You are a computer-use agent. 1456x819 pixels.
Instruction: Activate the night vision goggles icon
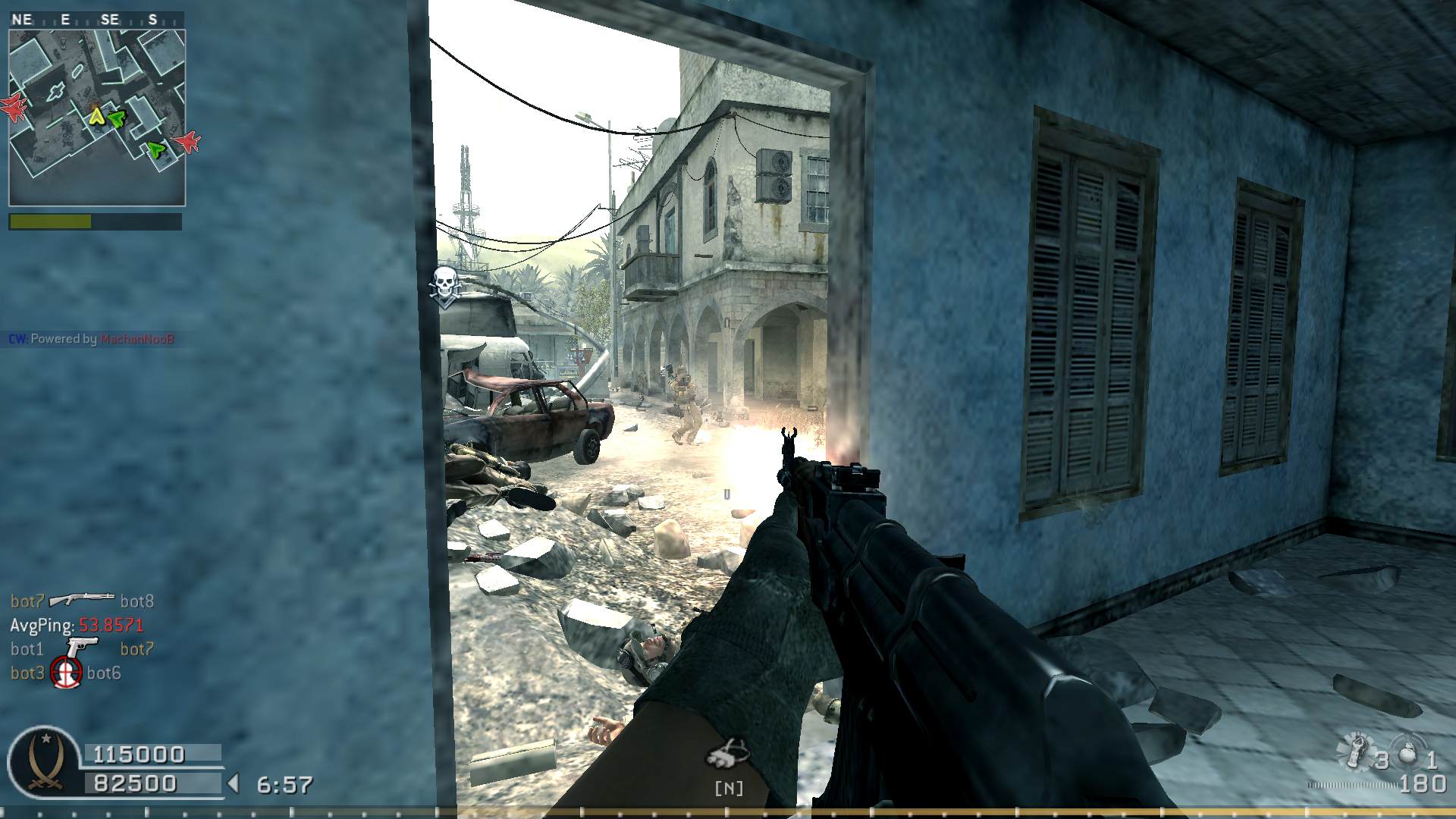[727, 752]
